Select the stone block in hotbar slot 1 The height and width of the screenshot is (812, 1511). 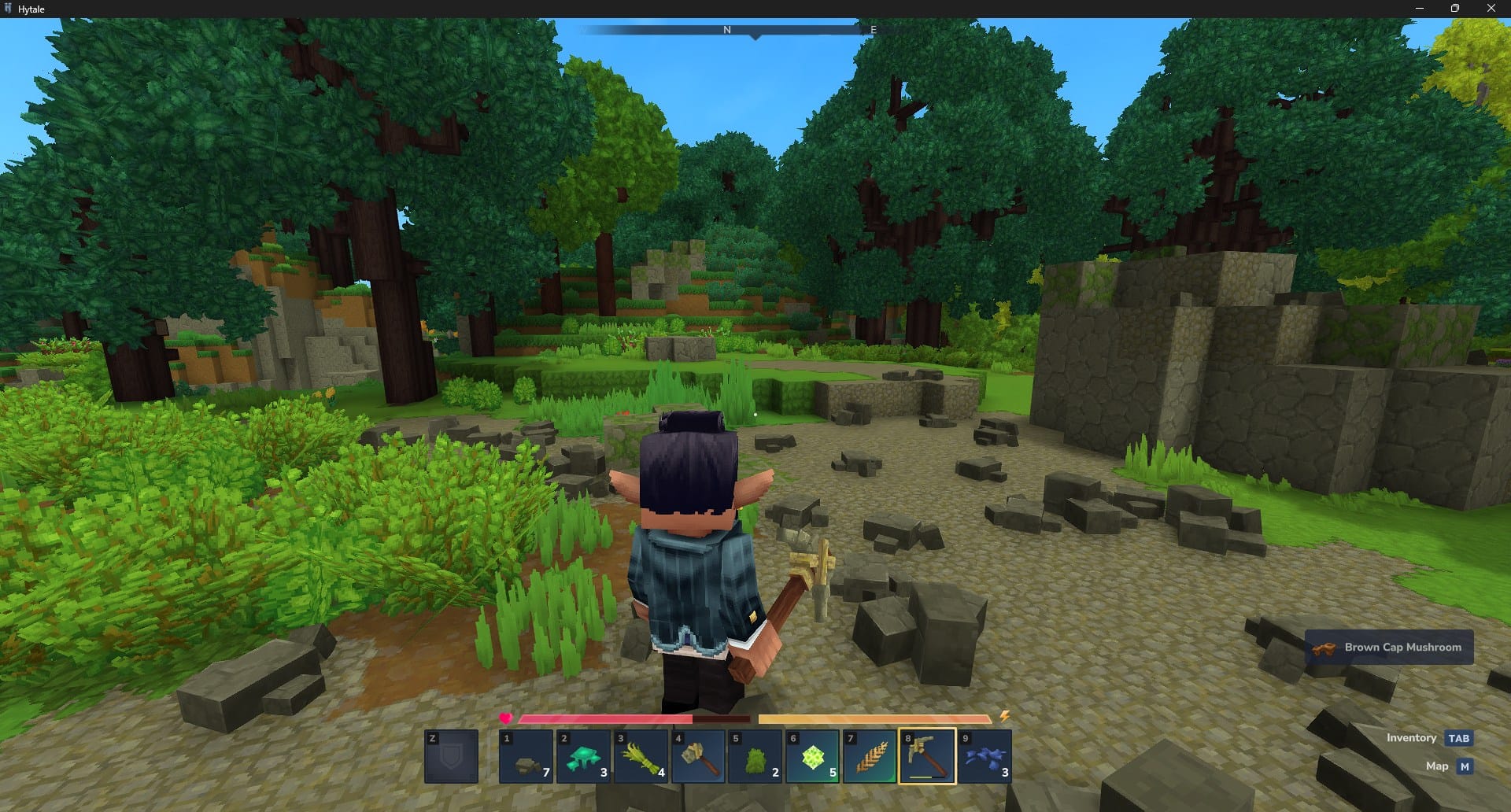(526, 757)
